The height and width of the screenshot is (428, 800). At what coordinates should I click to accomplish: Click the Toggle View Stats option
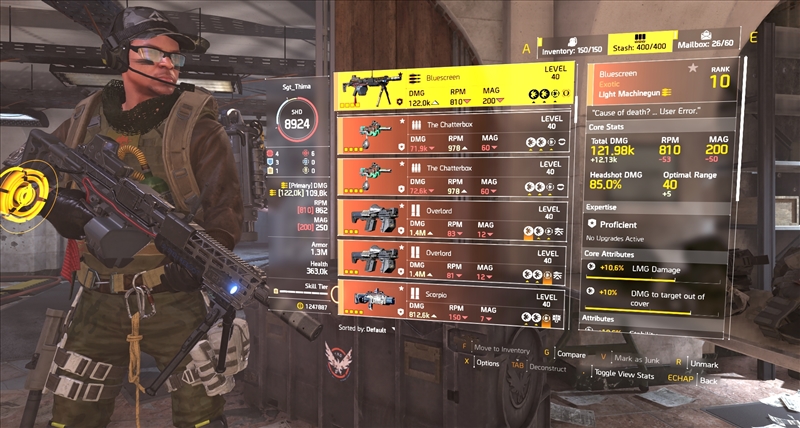coord(625,374)
